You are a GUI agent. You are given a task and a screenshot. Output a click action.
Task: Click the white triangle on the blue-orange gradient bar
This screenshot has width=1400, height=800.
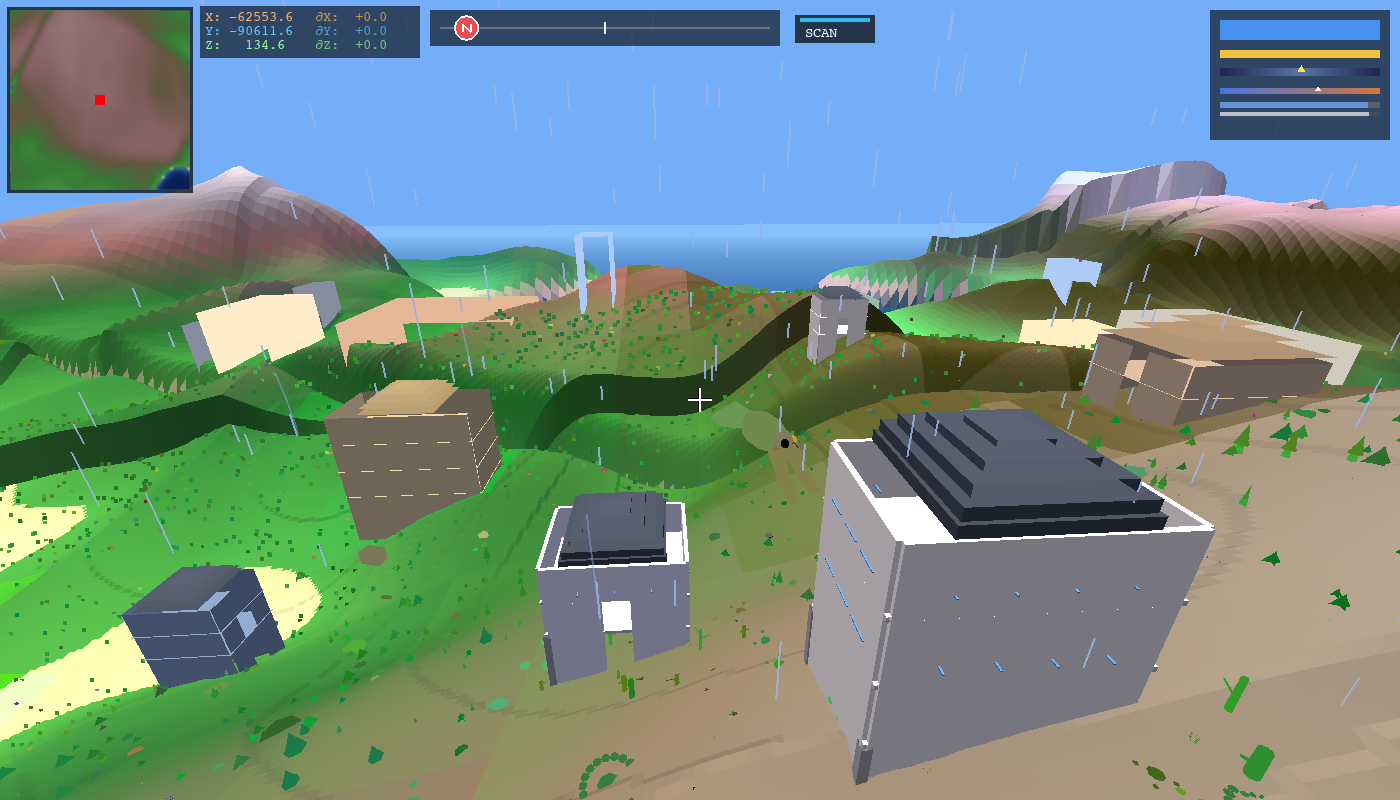coord(1318,89)
